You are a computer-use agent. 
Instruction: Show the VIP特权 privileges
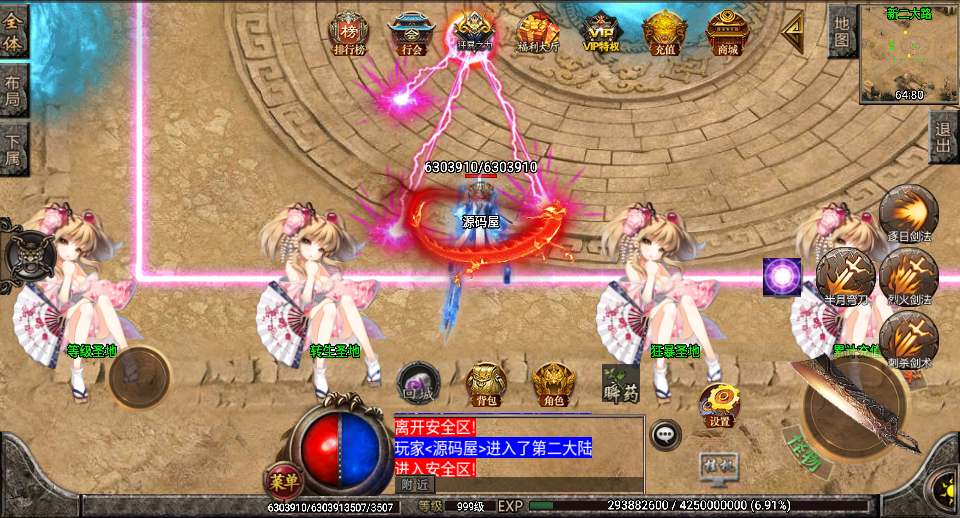click(602, 31)
